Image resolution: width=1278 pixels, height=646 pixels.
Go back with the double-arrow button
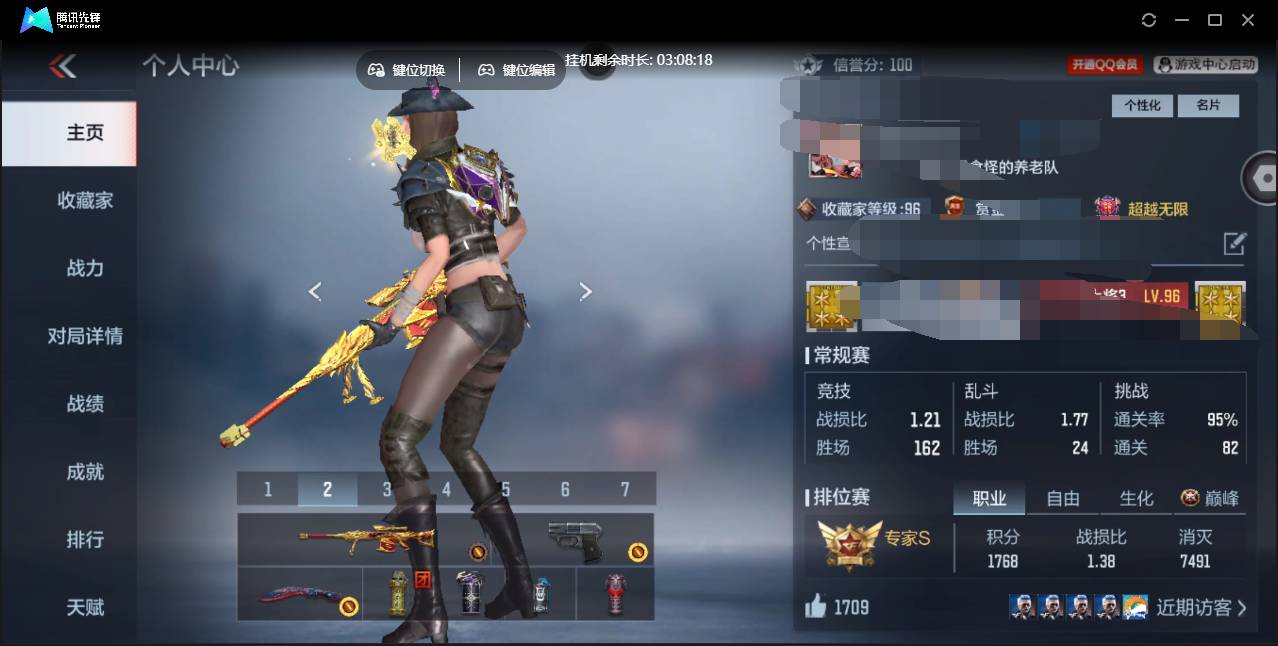(x=62, y=66)
